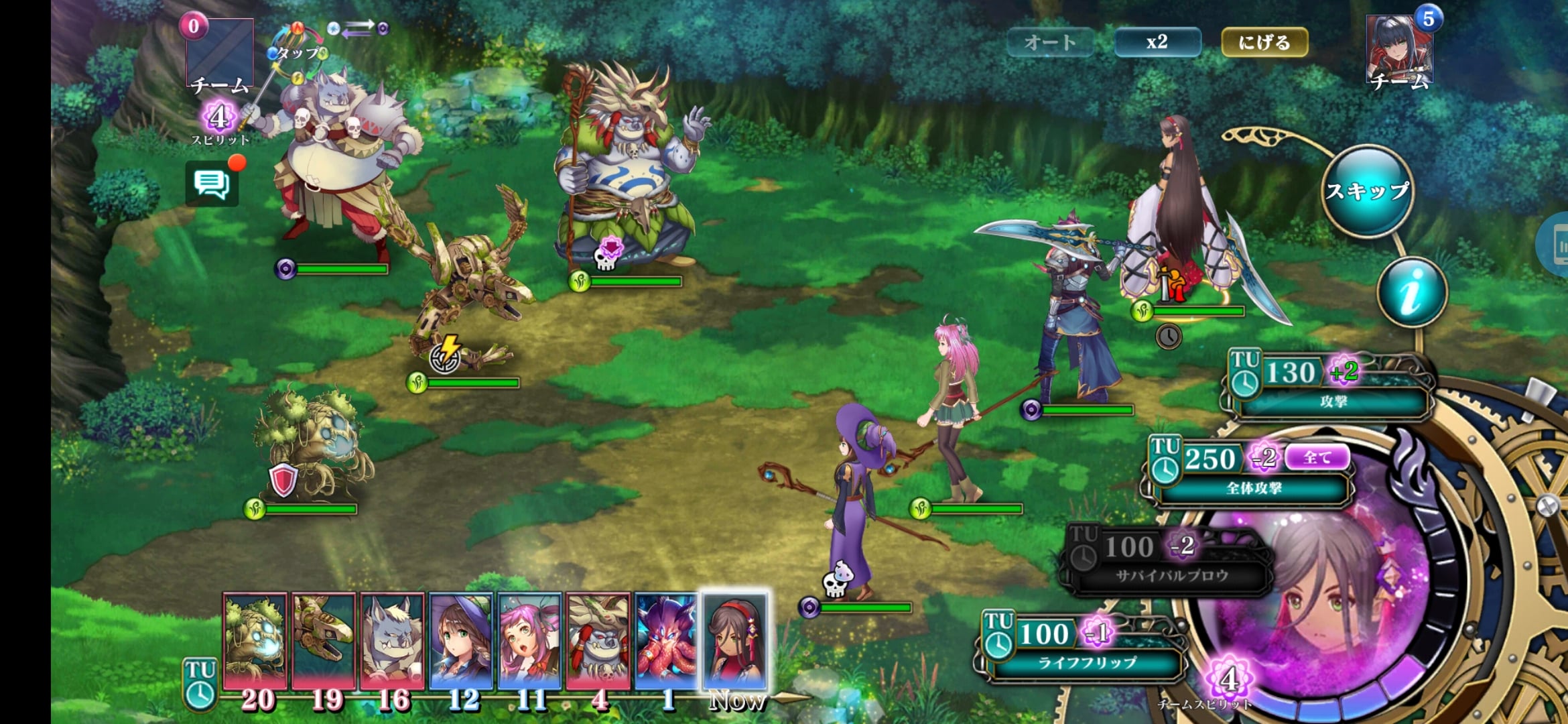This screenshot has width=1568, height=724.
Task: Use the ライフフリップ skill
Action: coord(1082,648)
